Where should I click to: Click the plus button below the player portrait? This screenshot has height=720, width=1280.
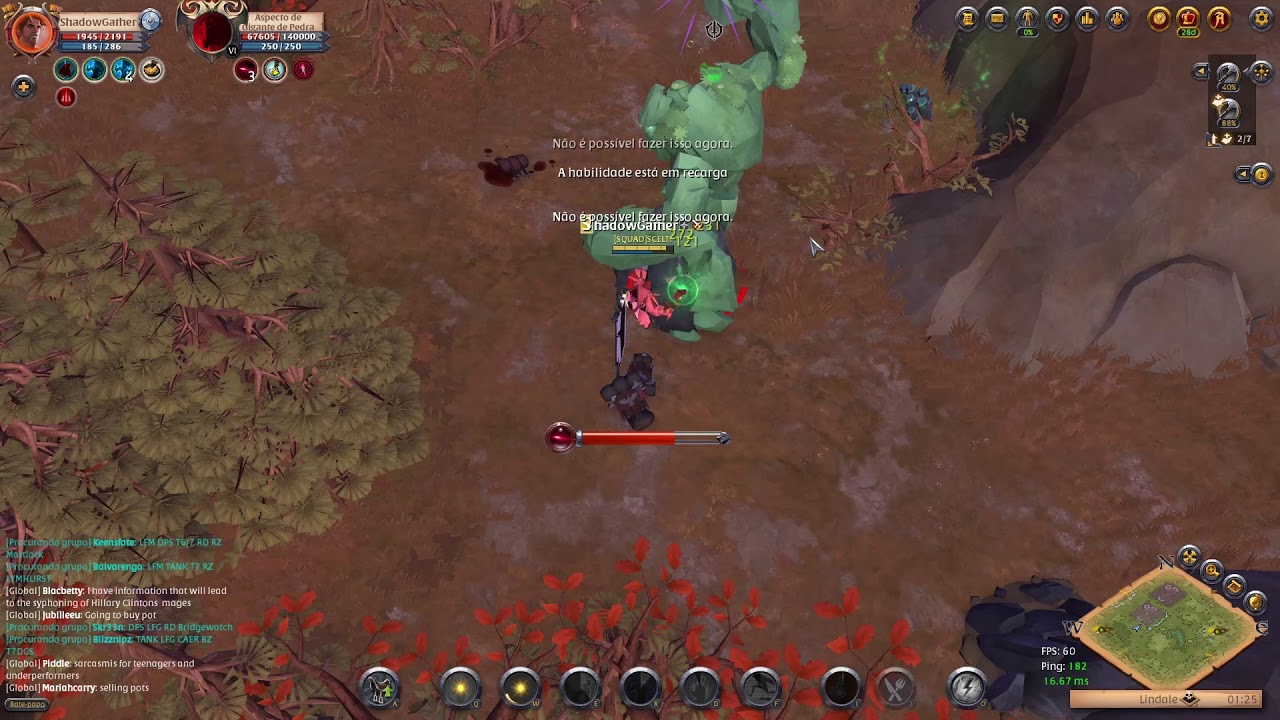[23, 87]
